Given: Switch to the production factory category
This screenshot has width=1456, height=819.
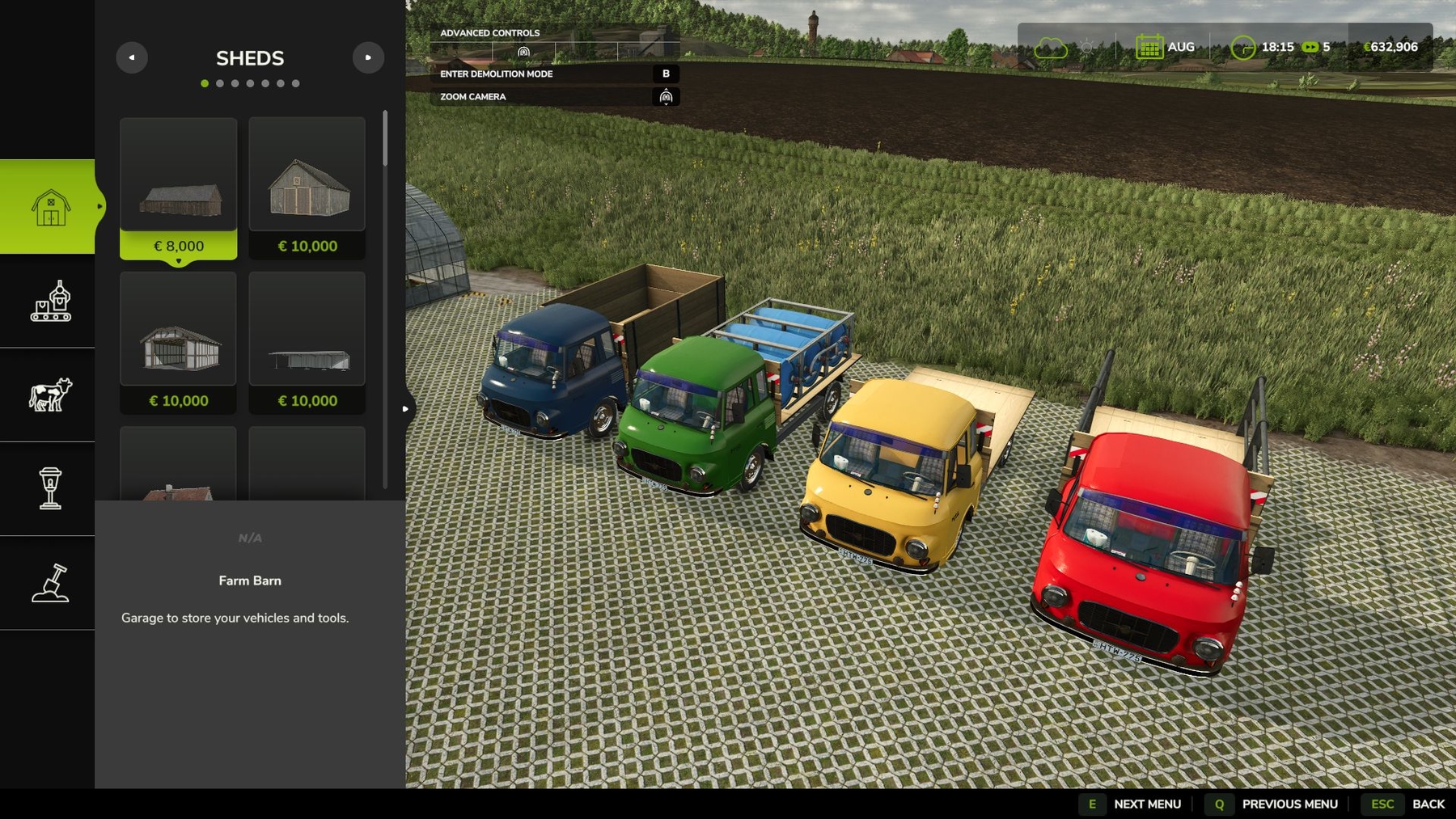Looking at the screenshot, I should pos(50,302).
